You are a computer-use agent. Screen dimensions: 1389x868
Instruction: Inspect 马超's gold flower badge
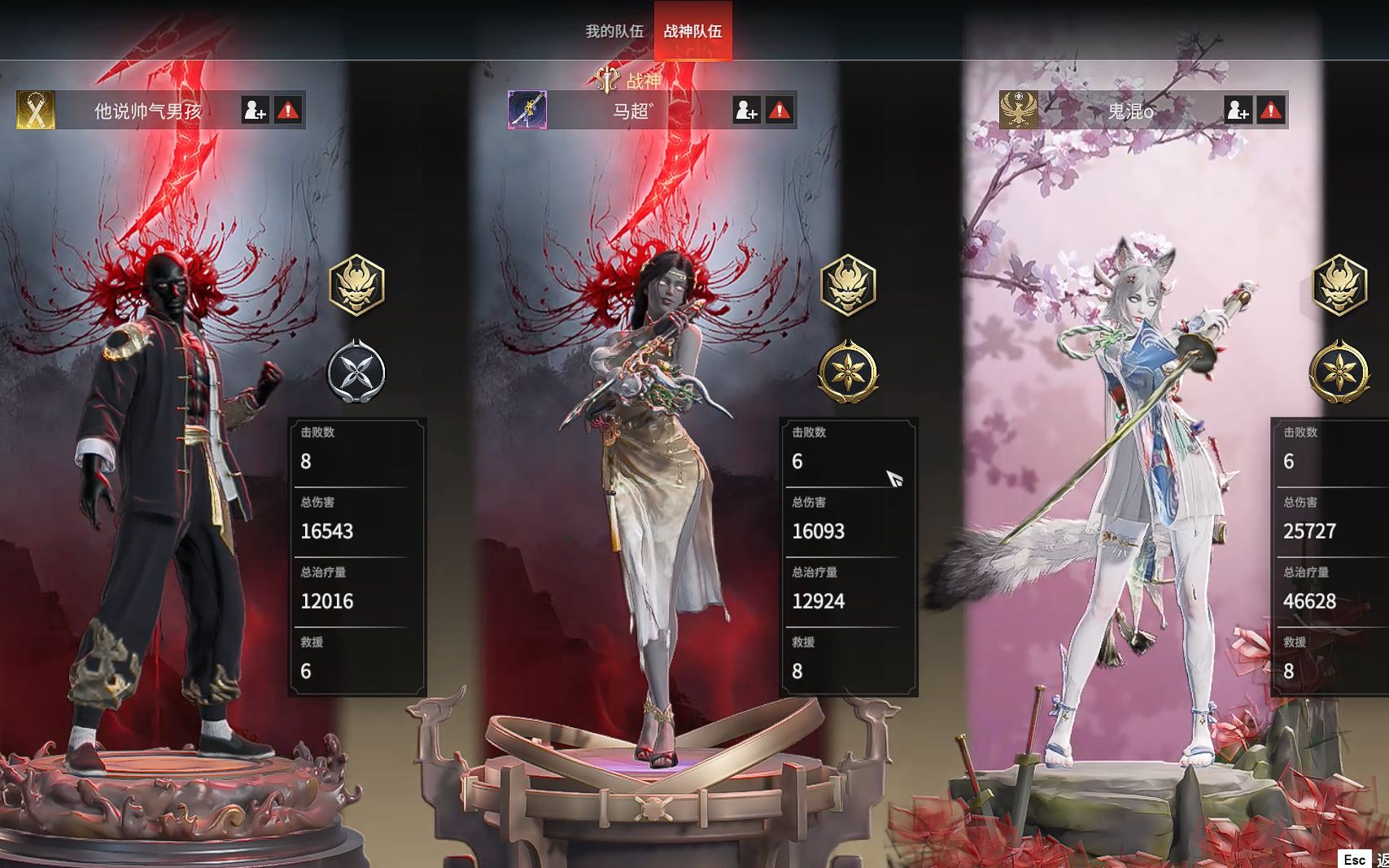848,372
